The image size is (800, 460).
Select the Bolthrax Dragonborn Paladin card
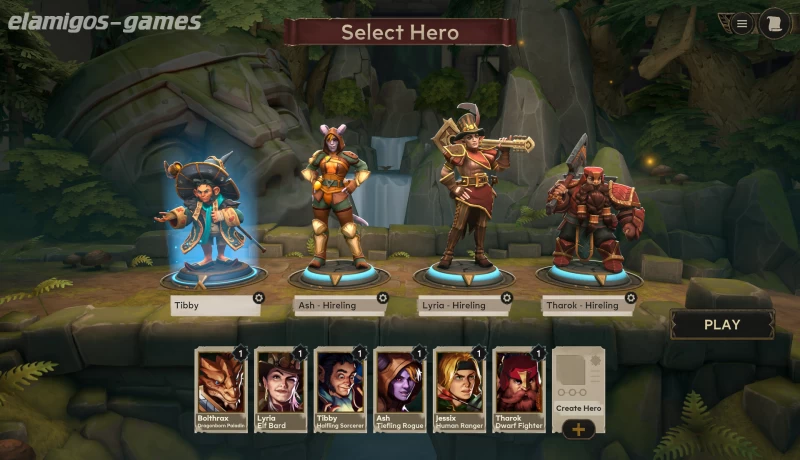[220, 390]
